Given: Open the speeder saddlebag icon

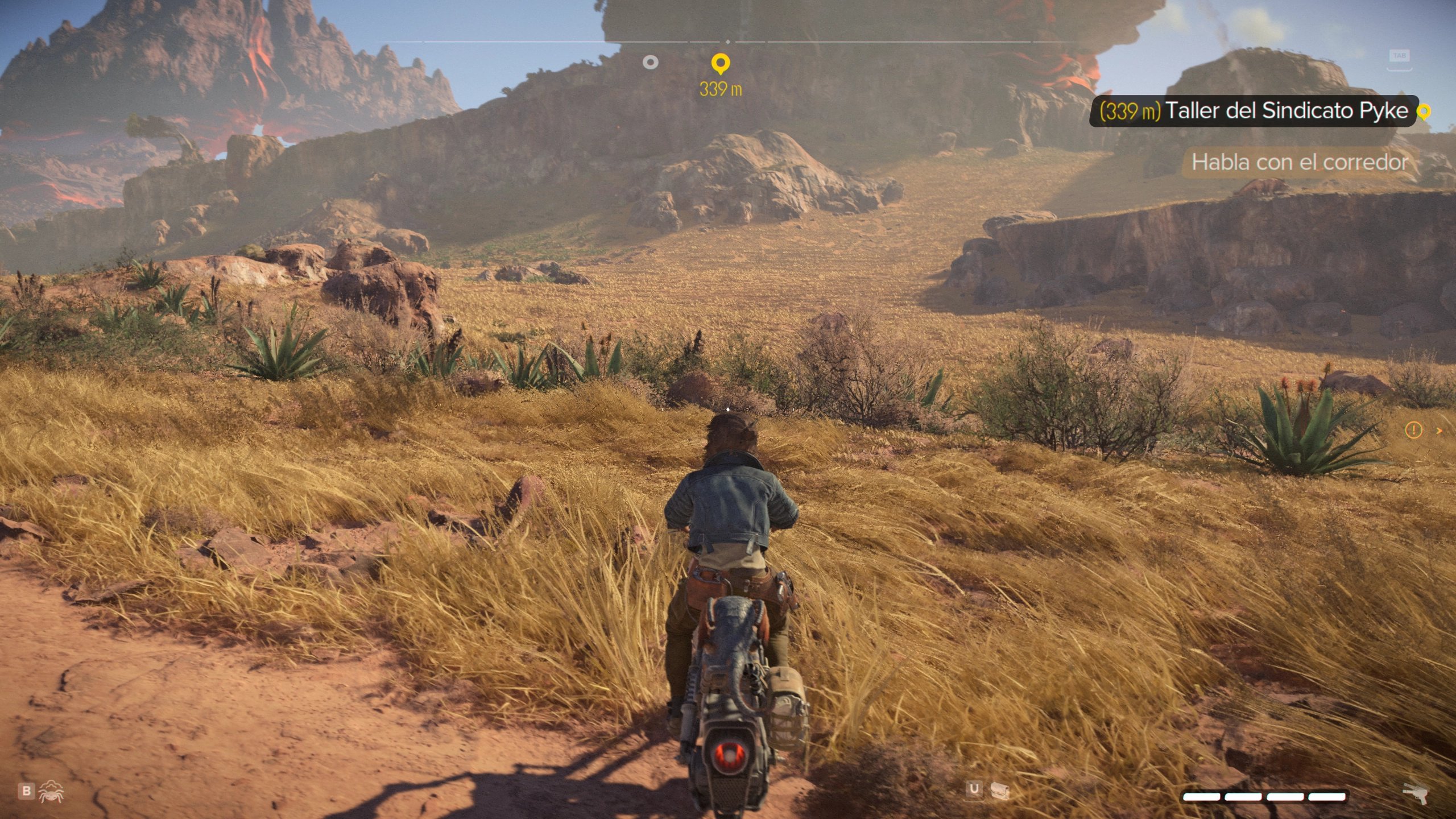Looking at the screenshot, I should pyautogui.click(x=999, y=790).
